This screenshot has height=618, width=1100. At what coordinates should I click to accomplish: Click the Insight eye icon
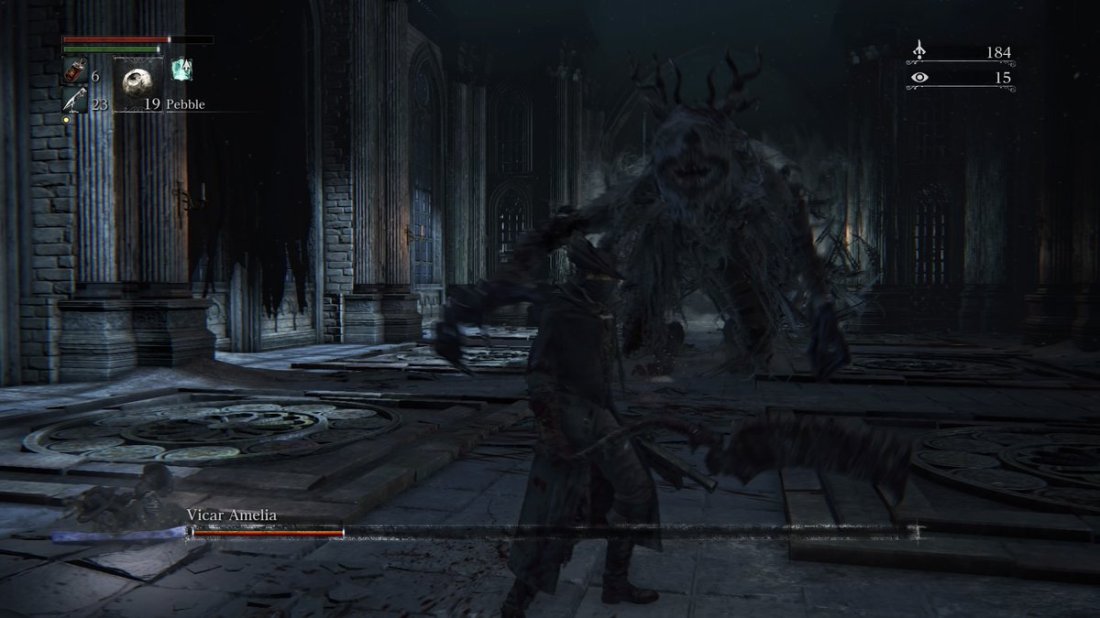click(920, 77)
